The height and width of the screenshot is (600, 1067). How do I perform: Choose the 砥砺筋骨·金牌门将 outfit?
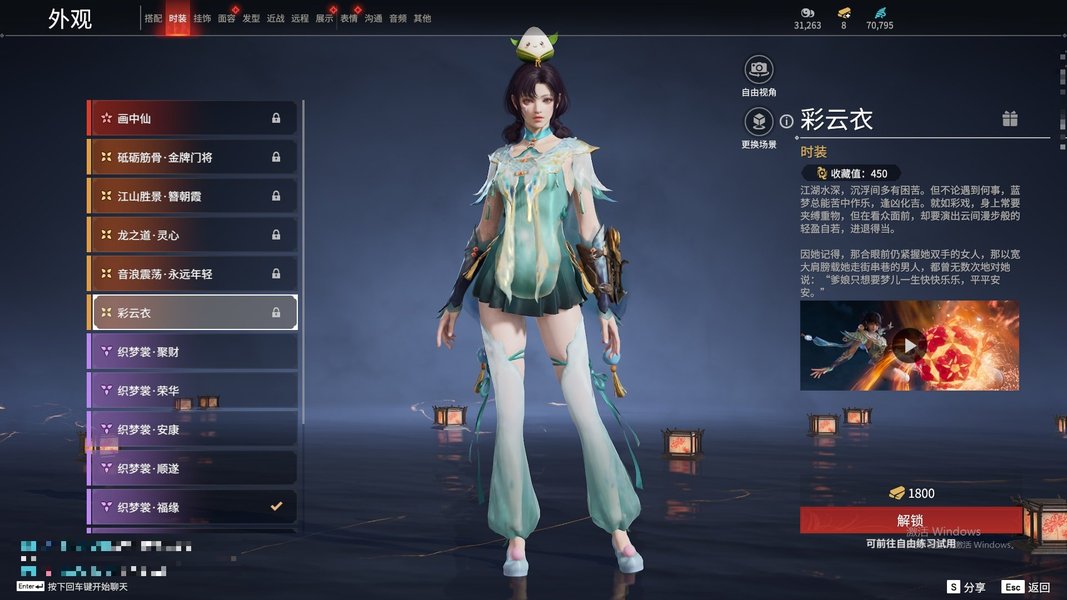tap(192, 157)
